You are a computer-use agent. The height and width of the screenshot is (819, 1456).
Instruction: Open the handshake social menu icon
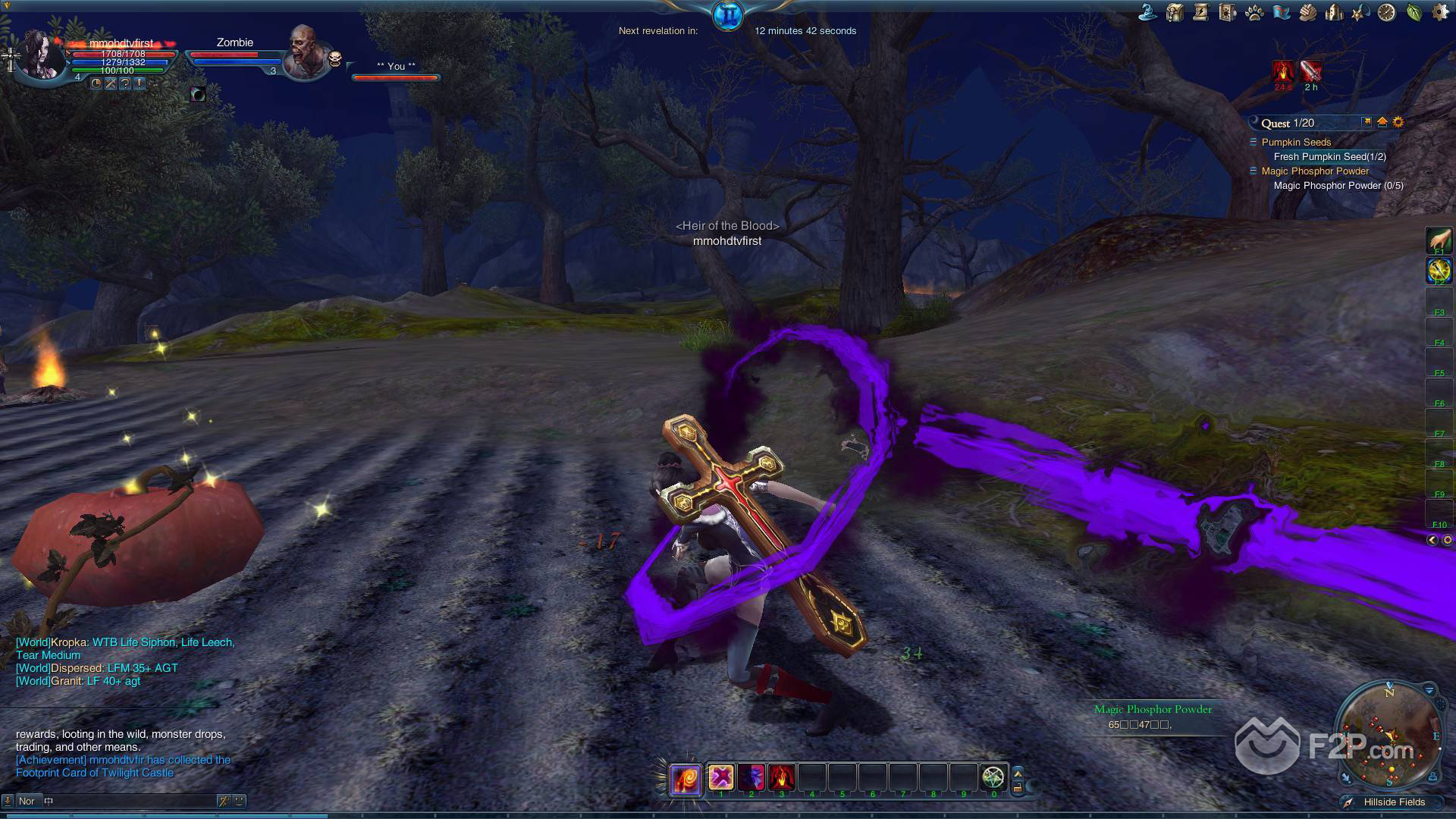(1307, 13)
